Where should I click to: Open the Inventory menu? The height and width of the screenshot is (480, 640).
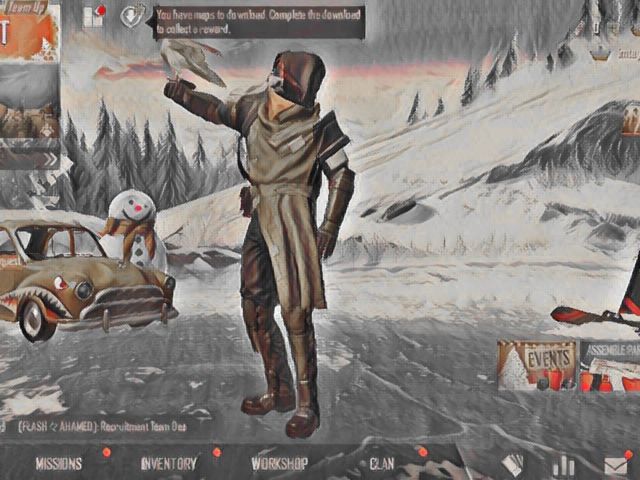[168, 464]
